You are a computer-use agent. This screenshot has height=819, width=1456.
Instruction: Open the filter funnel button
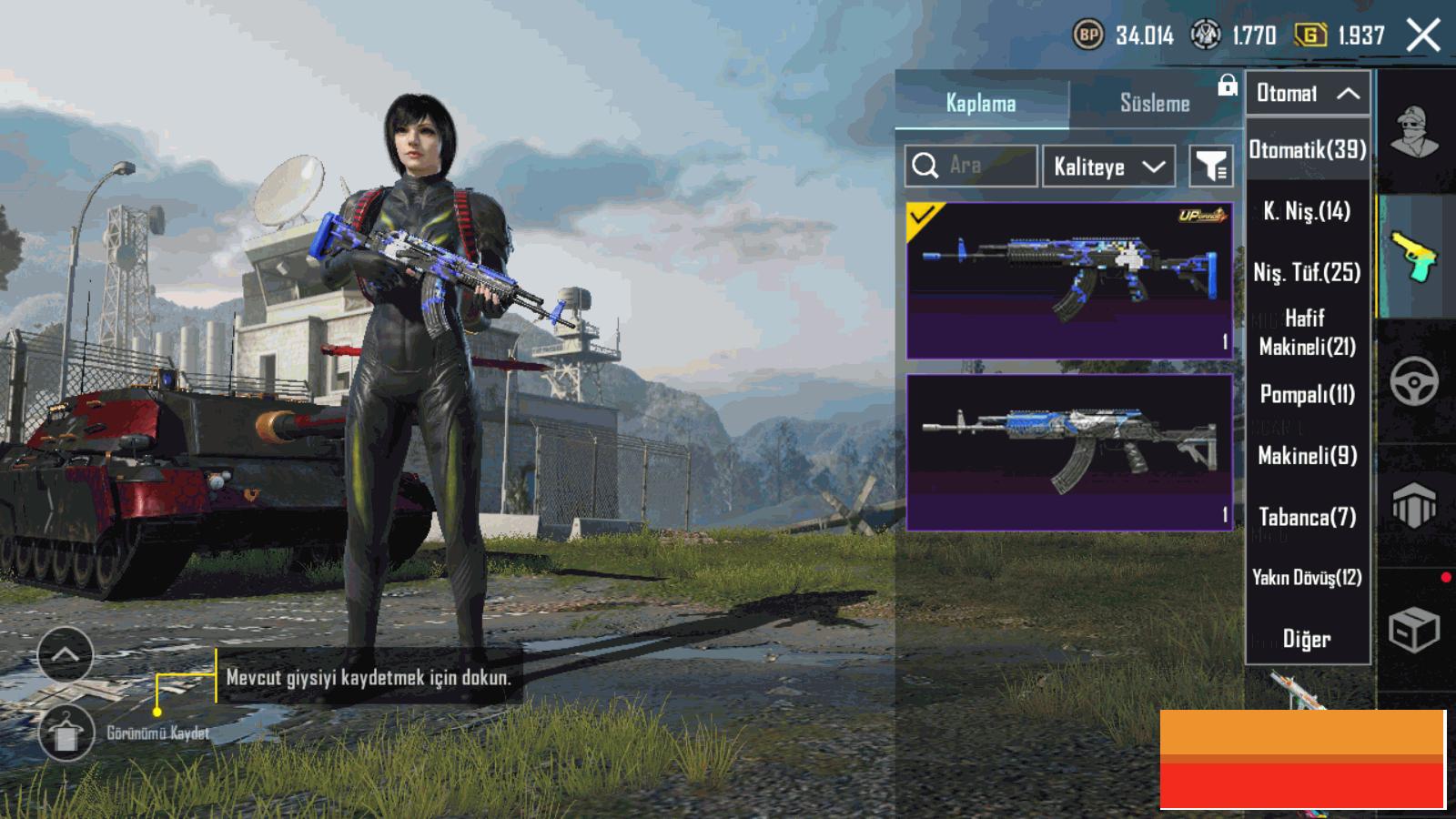1211,167
